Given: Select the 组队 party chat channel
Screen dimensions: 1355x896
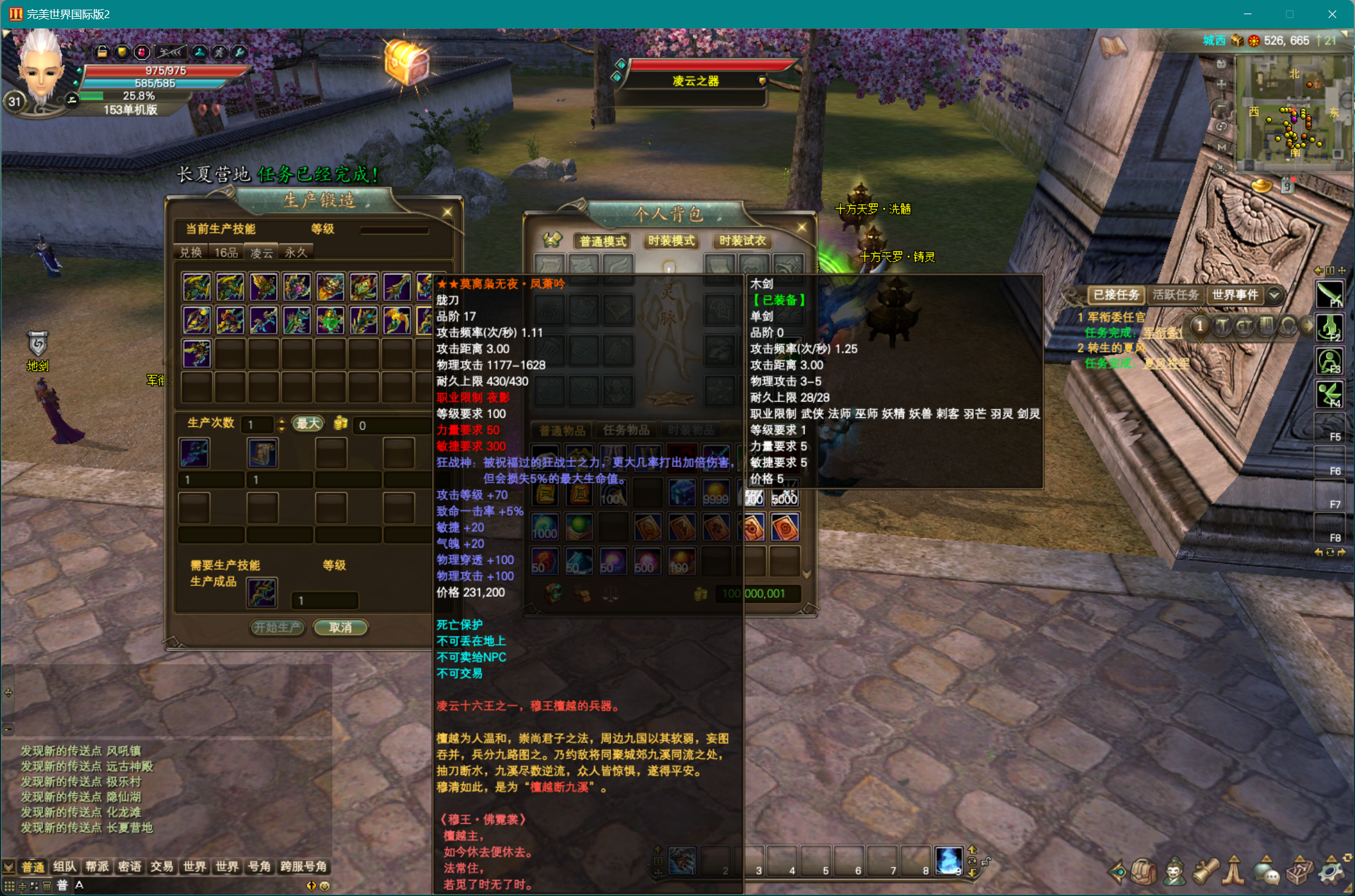Looking at the screenshot, I should 65,867.
